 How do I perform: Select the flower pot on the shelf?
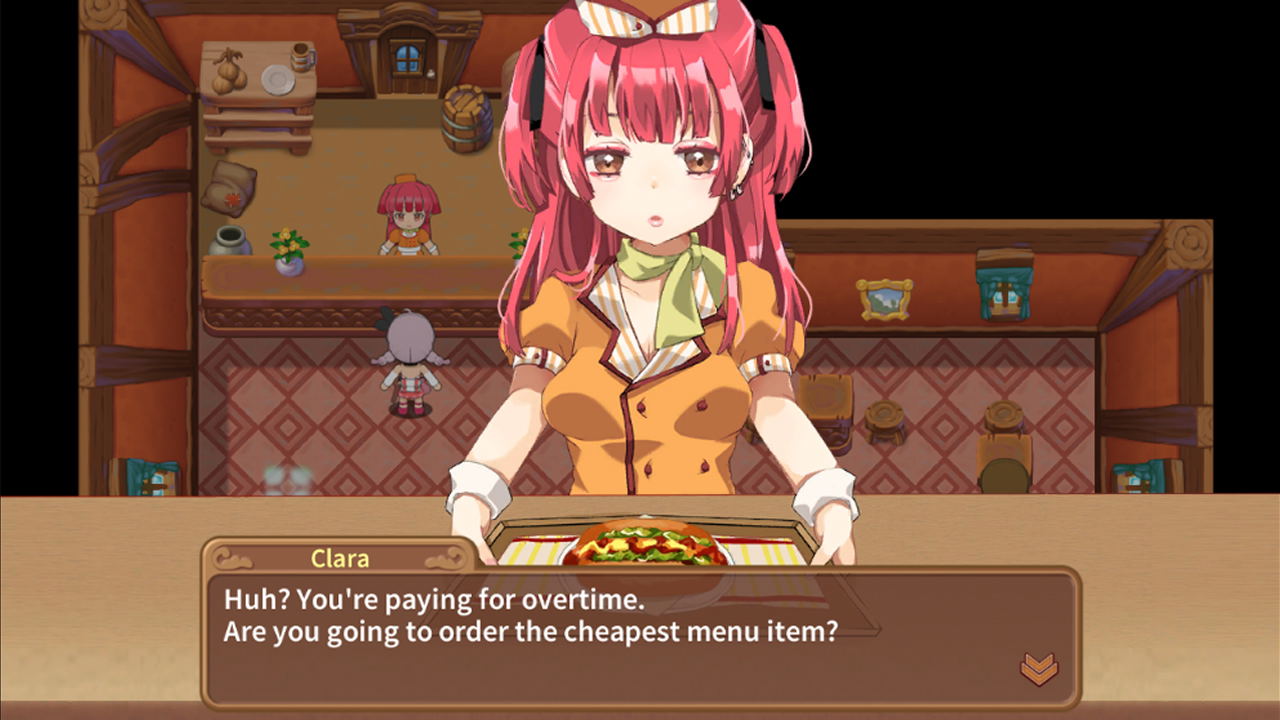tap(288, 252)
